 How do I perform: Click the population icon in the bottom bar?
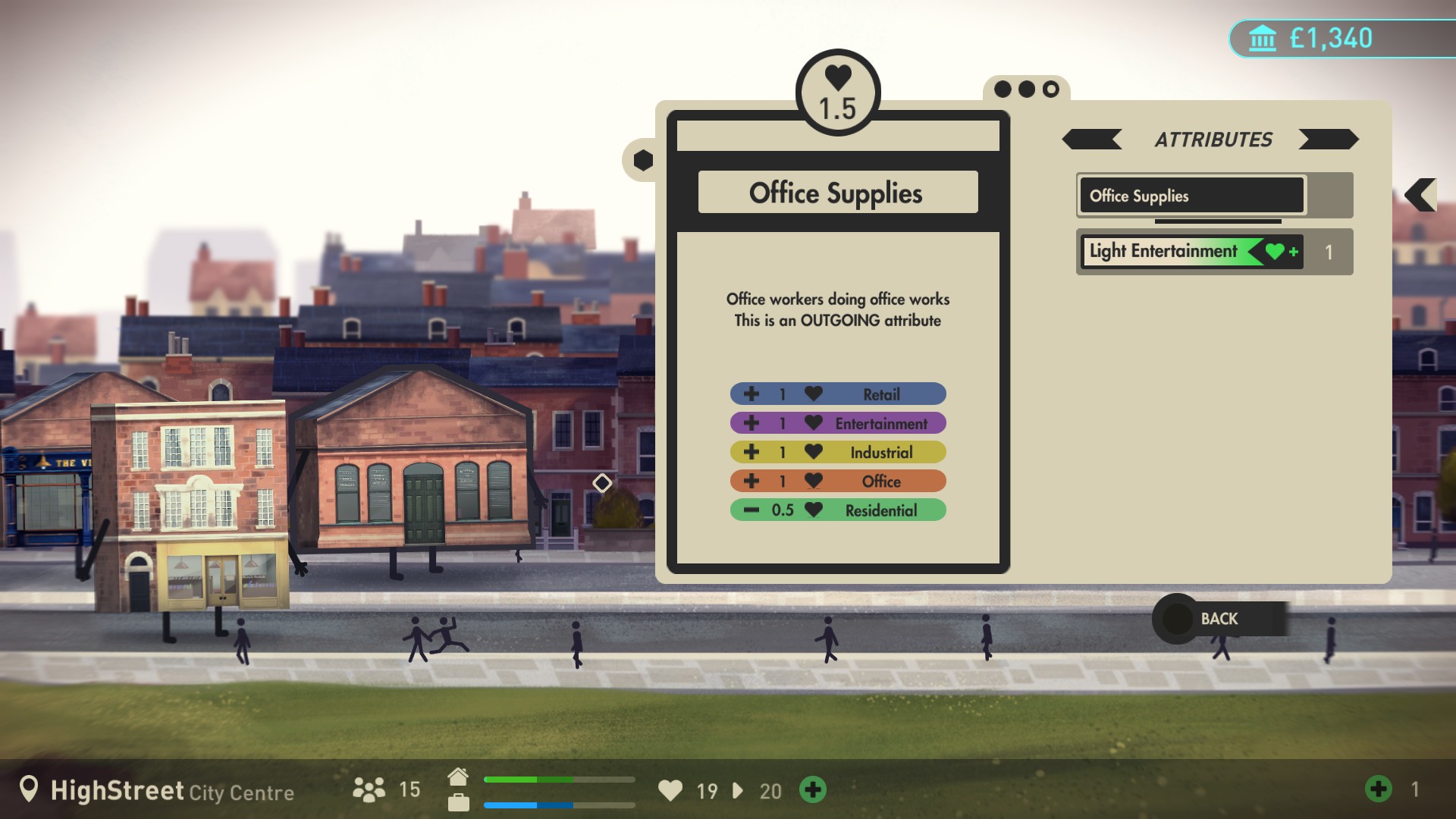pos(369,790)
